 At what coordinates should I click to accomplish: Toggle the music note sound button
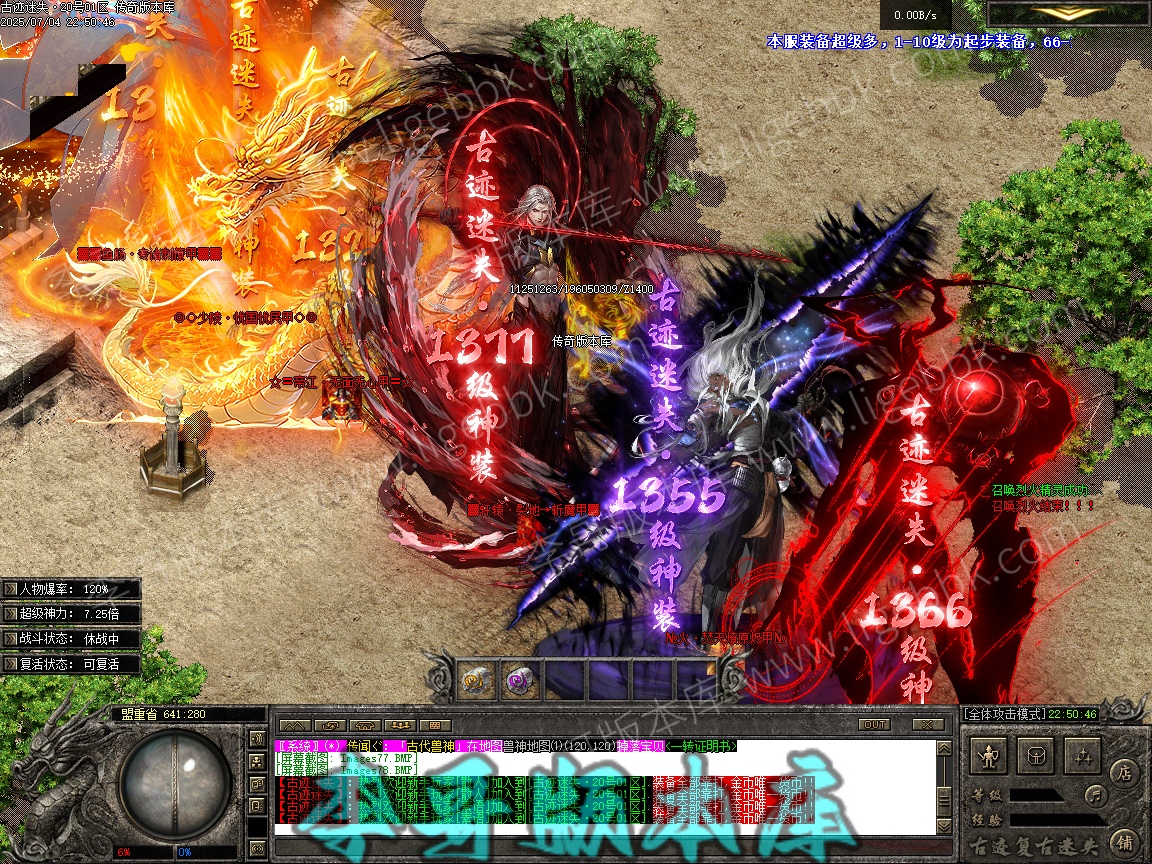pos(1096,796)
